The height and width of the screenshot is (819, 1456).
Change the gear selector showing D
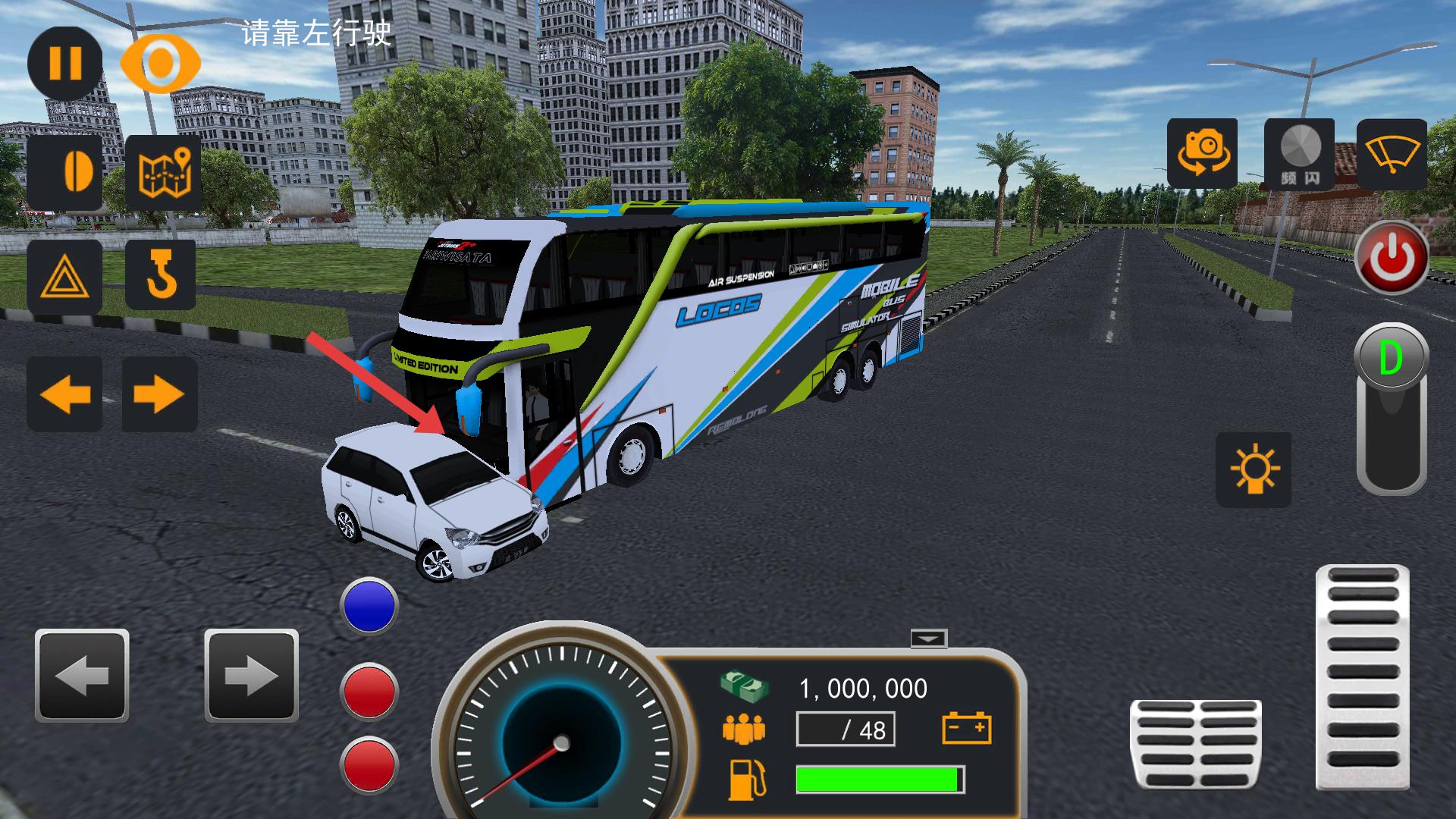1391,409
